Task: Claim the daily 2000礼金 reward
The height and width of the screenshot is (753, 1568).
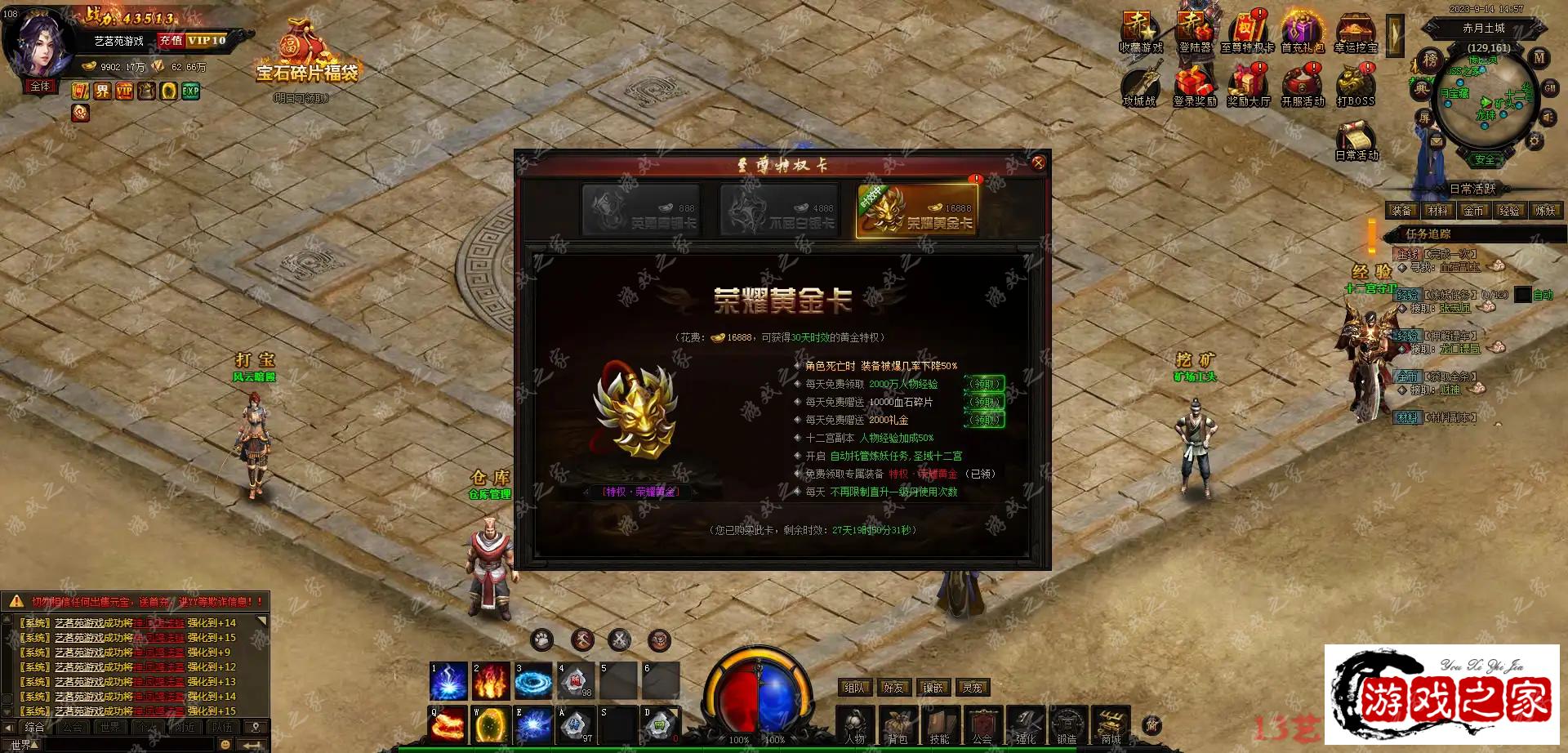Action: click(x=985, y=420)
